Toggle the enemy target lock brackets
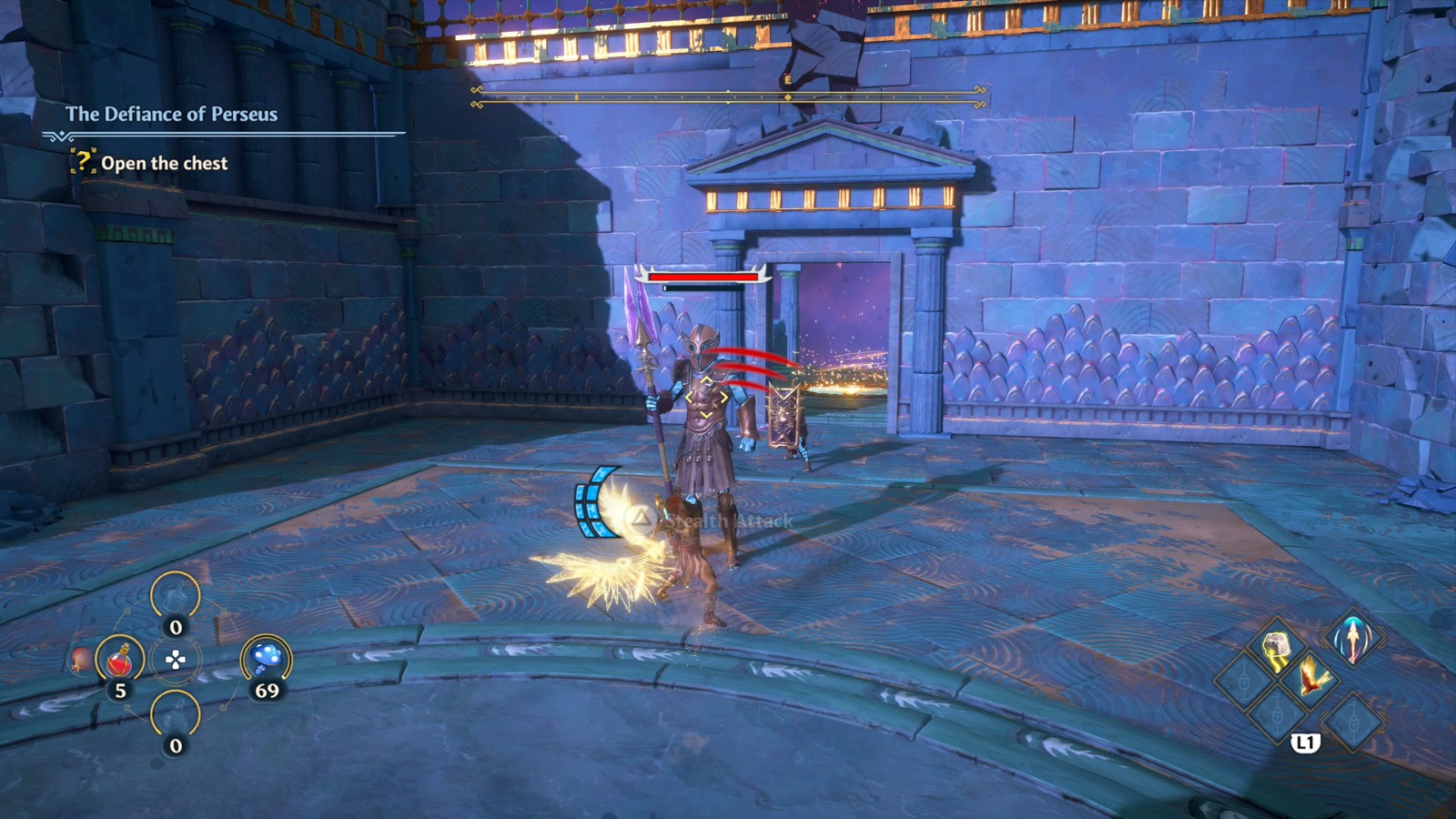Image resolution: width=1456 pixels, height=819 pixels. point(707,396)
